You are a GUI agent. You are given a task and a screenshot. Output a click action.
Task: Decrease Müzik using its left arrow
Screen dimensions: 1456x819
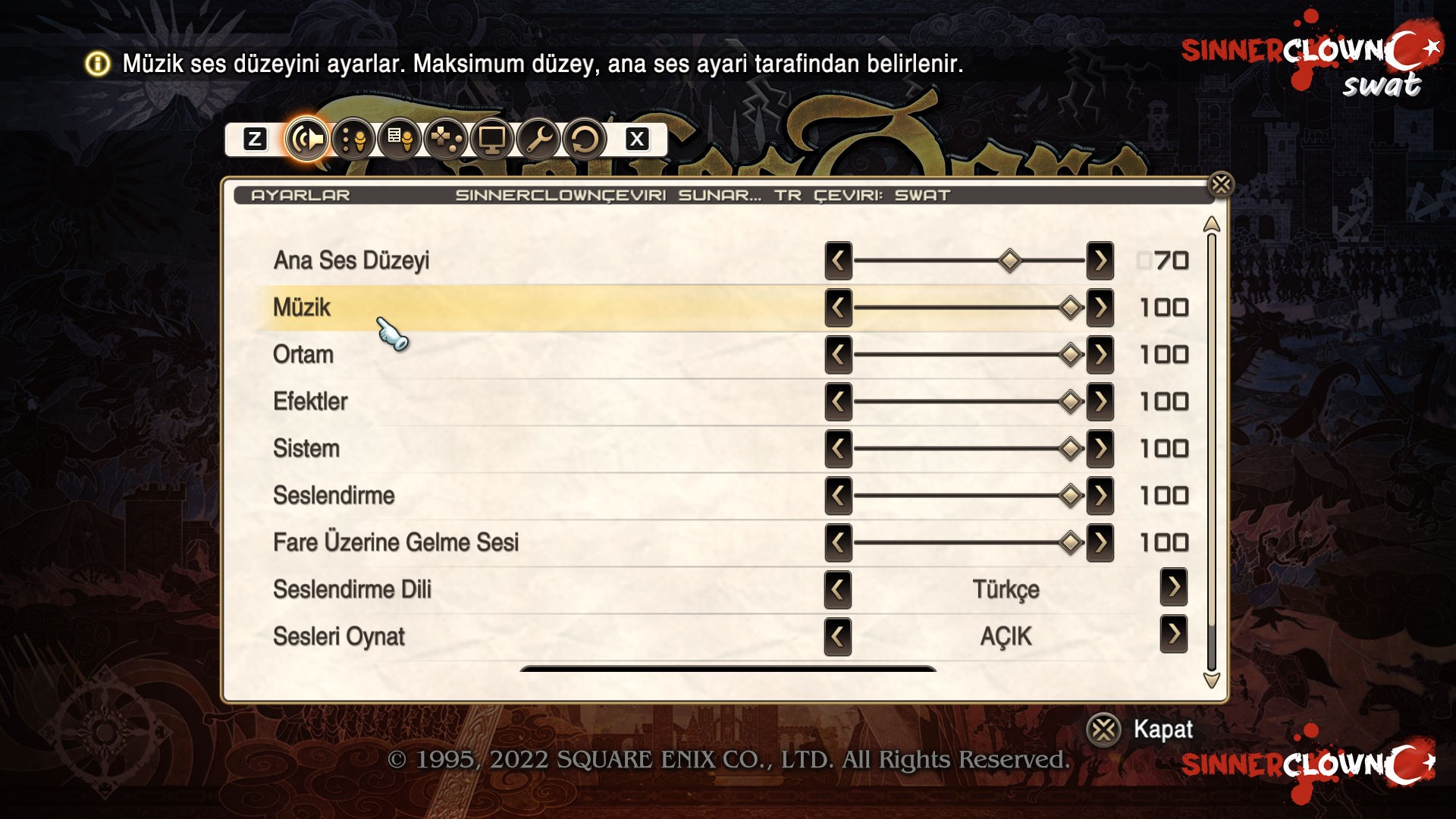(837, 307)
